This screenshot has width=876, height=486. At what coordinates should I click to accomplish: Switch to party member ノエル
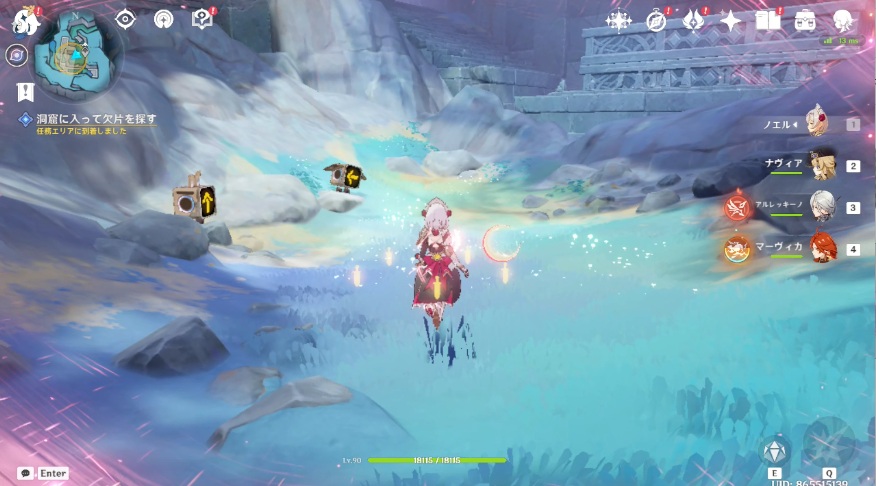tap(818, 124)
